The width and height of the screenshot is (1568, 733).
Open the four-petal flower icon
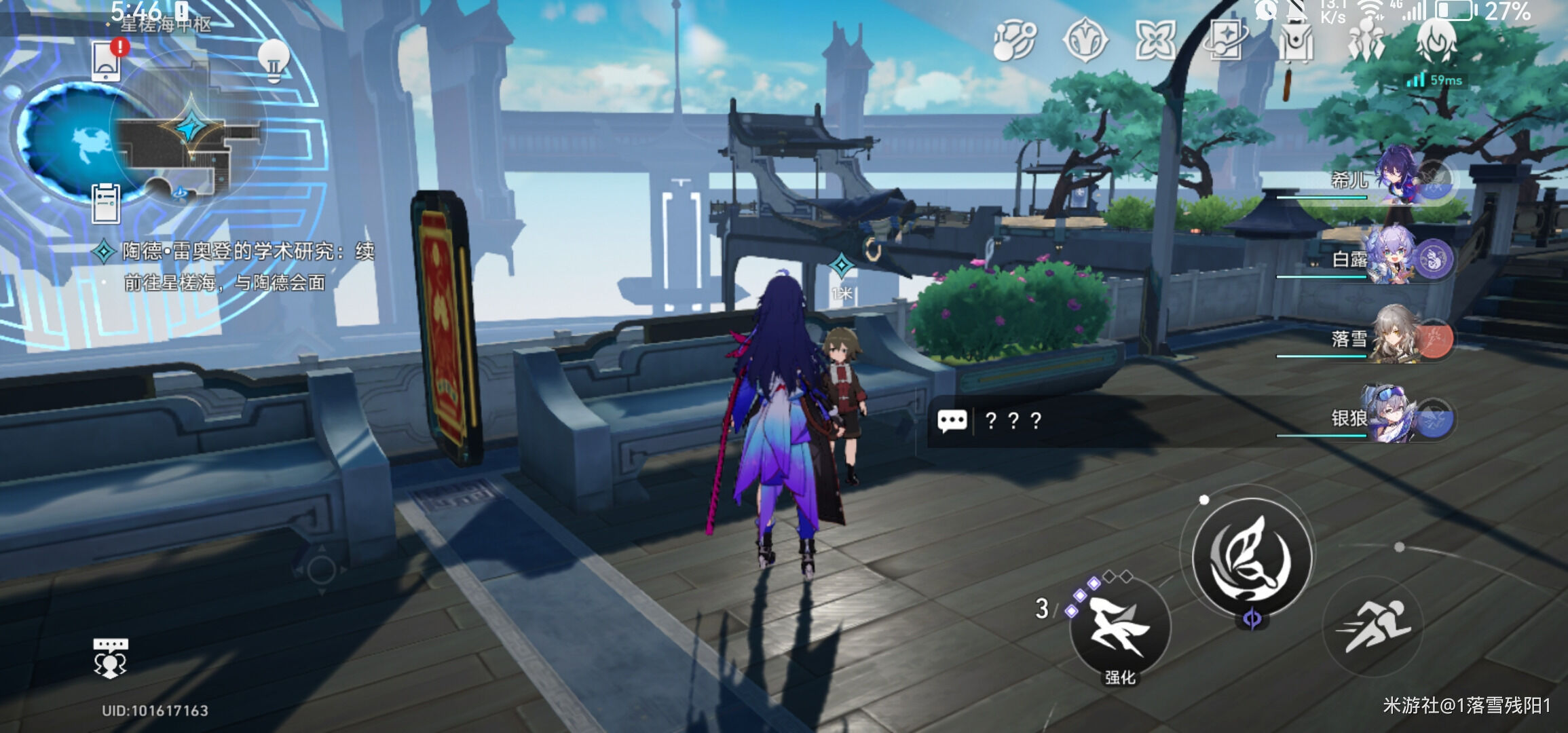click(x=1155, y=39)
